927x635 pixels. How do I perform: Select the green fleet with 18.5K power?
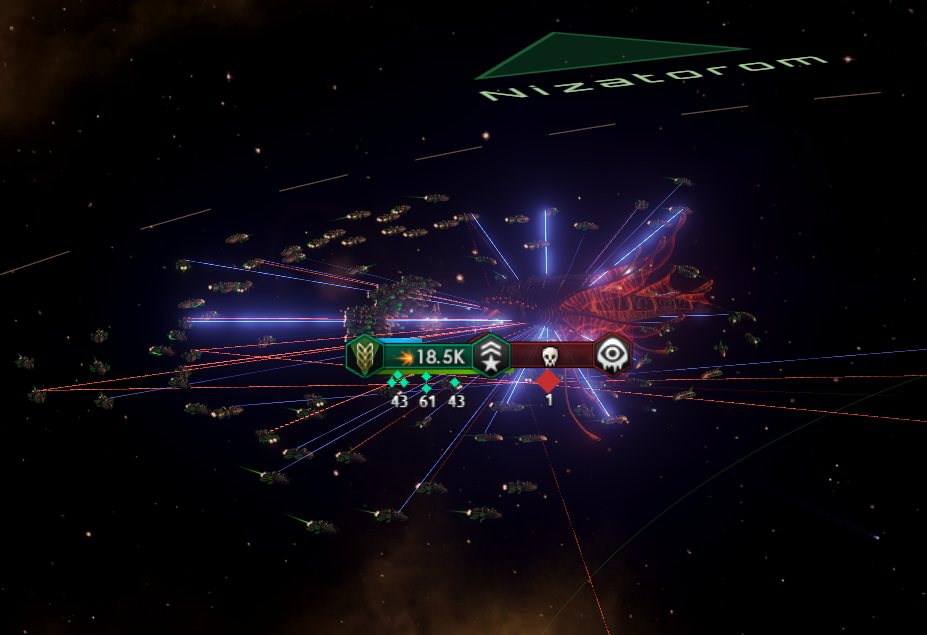(x=430, y=357)
